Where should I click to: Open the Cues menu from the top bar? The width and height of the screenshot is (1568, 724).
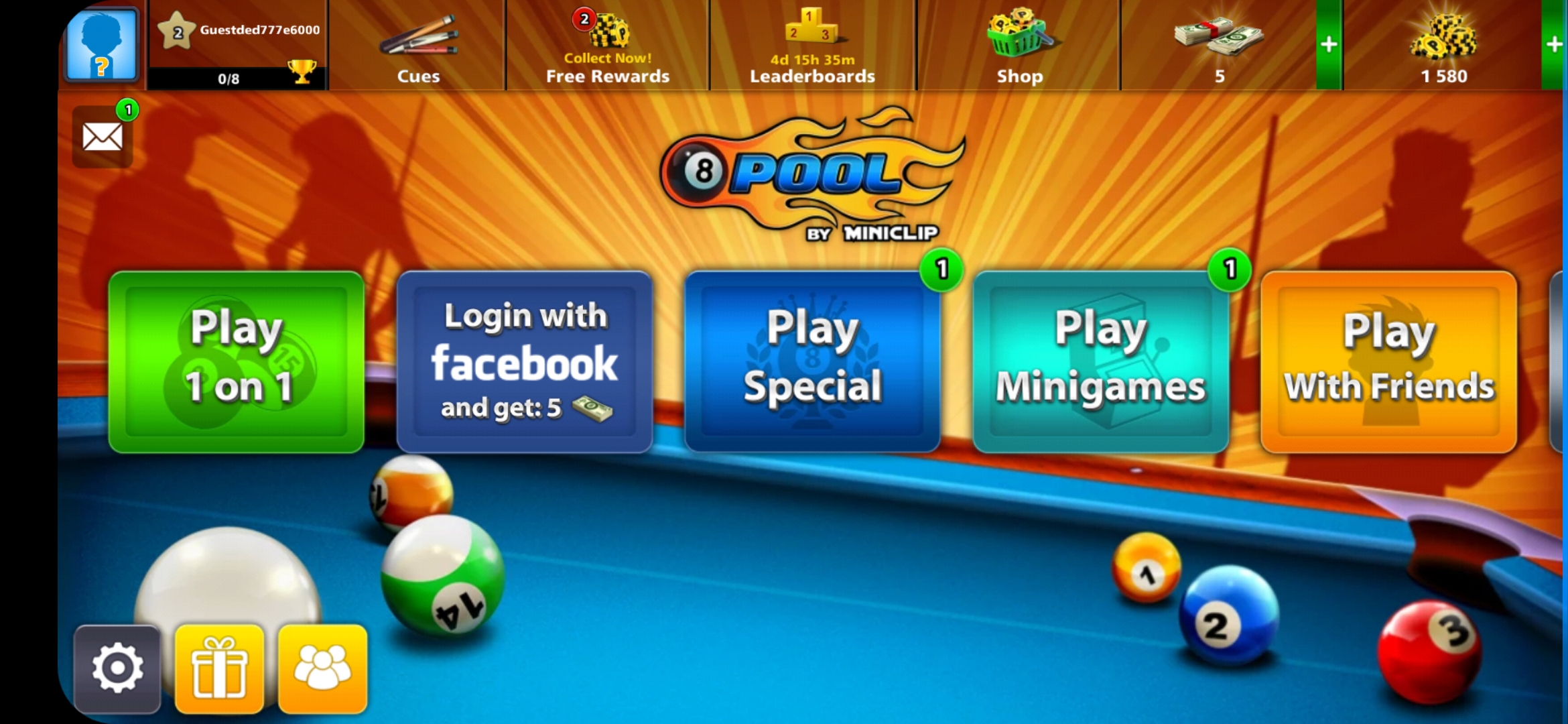(x=419, y=47)
